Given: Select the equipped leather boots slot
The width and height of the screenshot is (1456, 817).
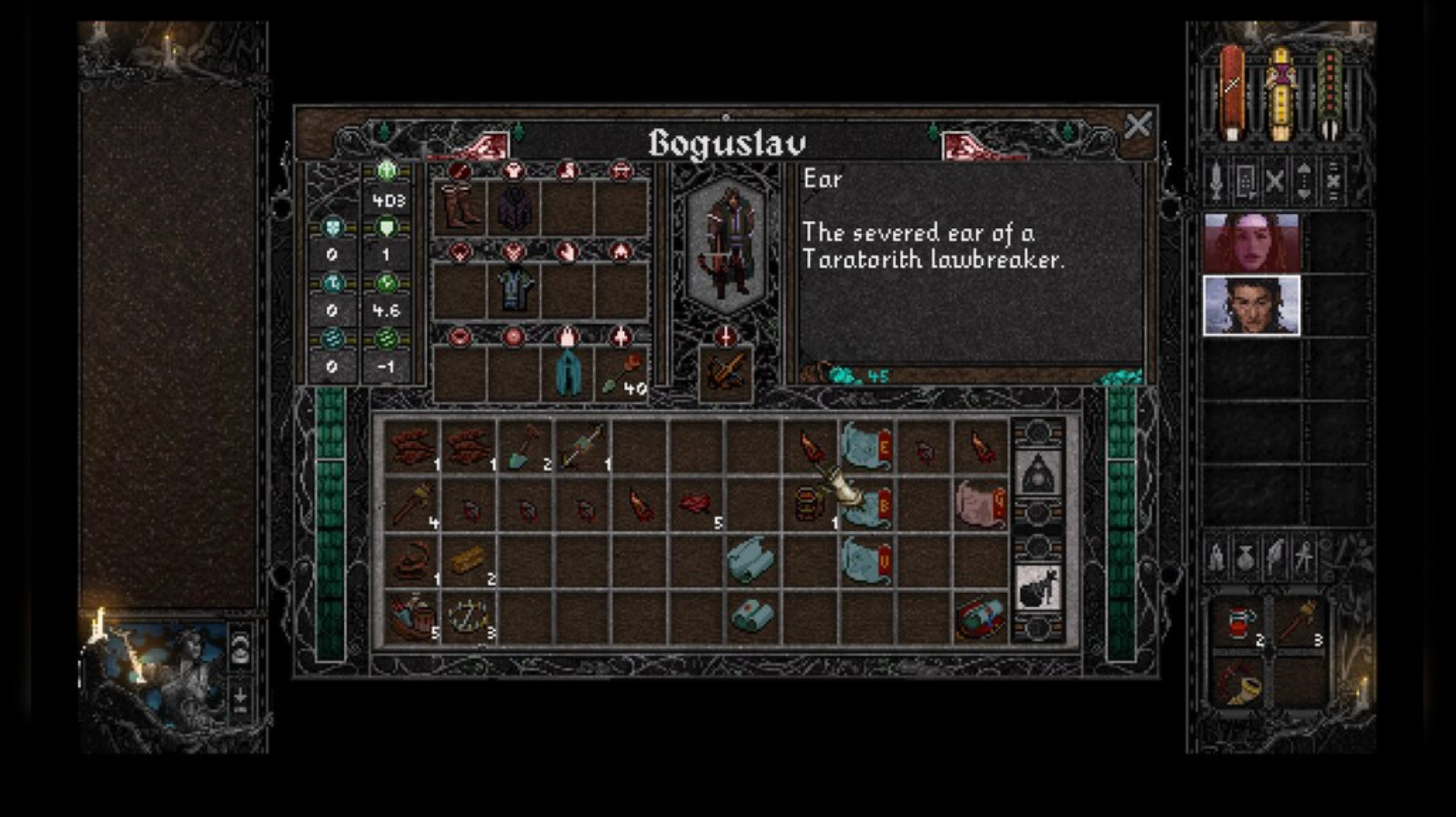Looking at the screenshot, I should click(x=460, y=207).
